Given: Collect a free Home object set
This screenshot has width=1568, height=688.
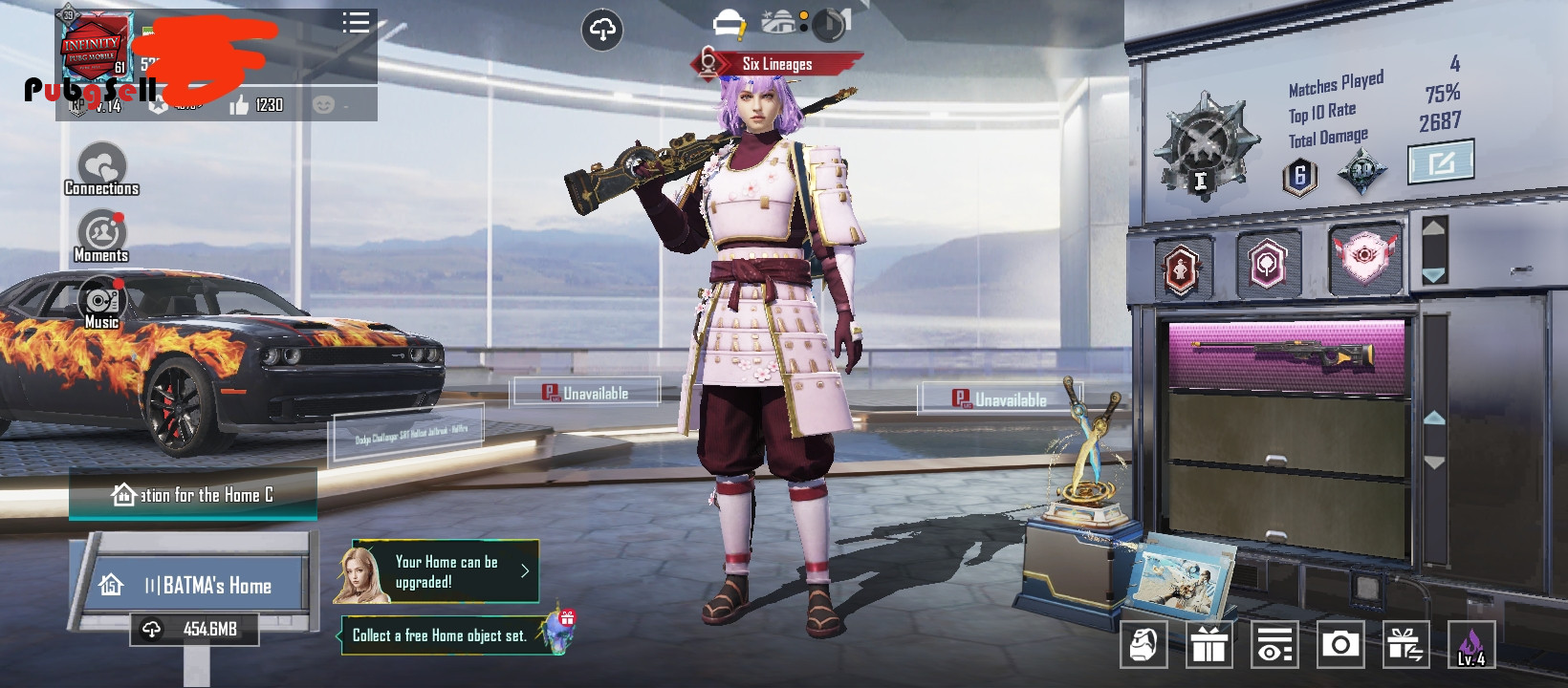Looking at the screenshot, I should 440,635.
